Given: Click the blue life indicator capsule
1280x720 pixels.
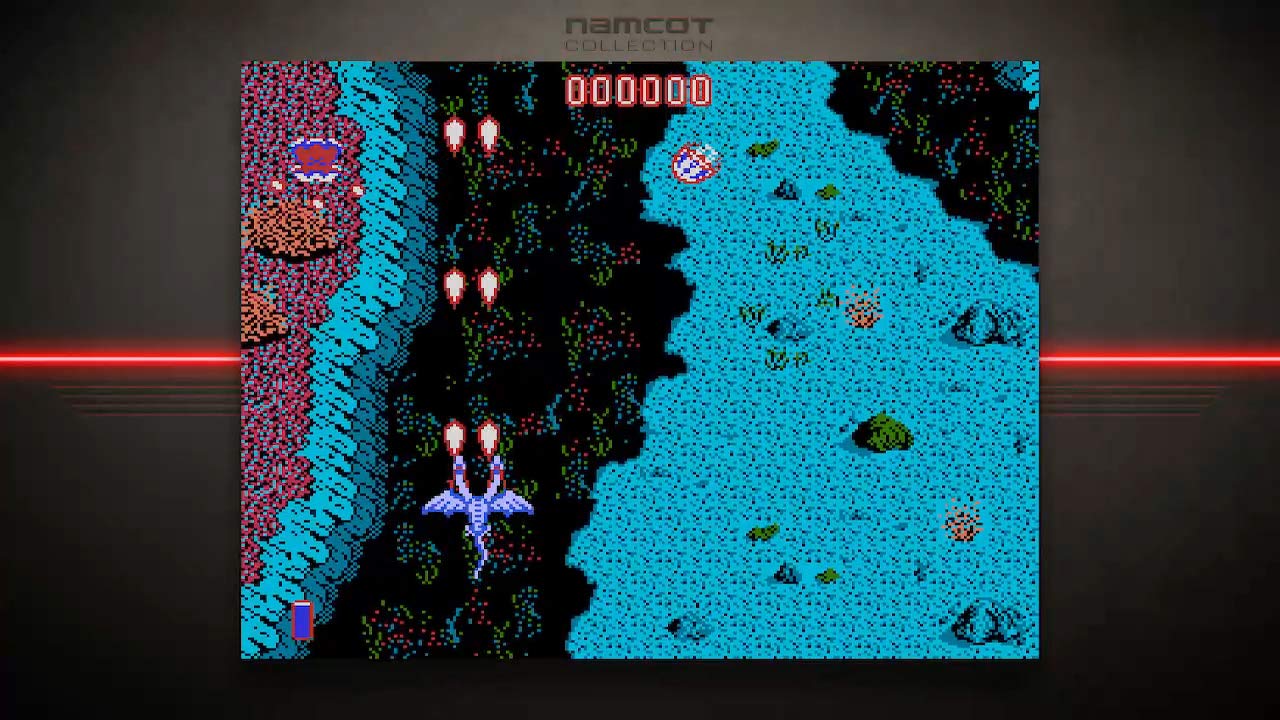Looking at the screenshot, I should [x=301, y=620].
